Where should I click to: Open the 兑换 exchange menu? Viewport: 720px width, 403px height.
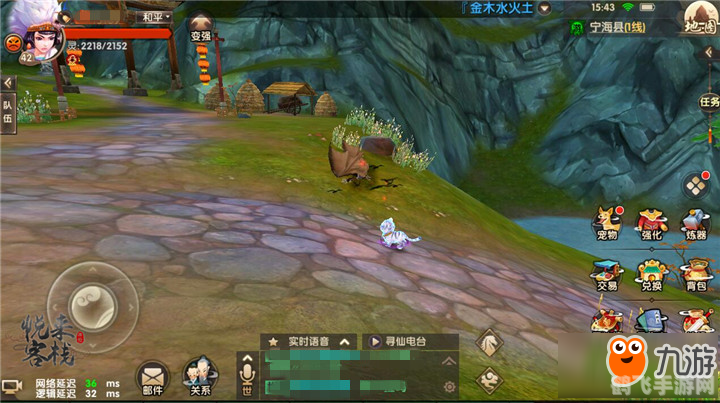652,274
